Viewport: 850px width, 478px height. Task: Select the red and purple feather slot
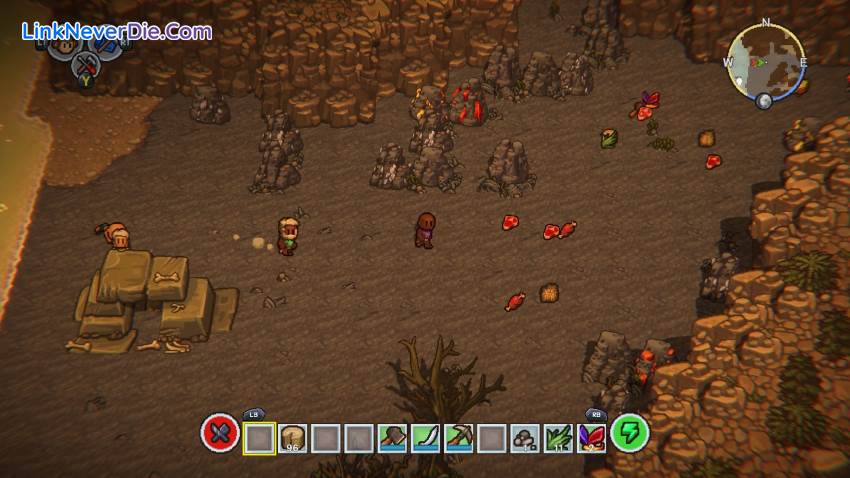(x=591, y=437)
